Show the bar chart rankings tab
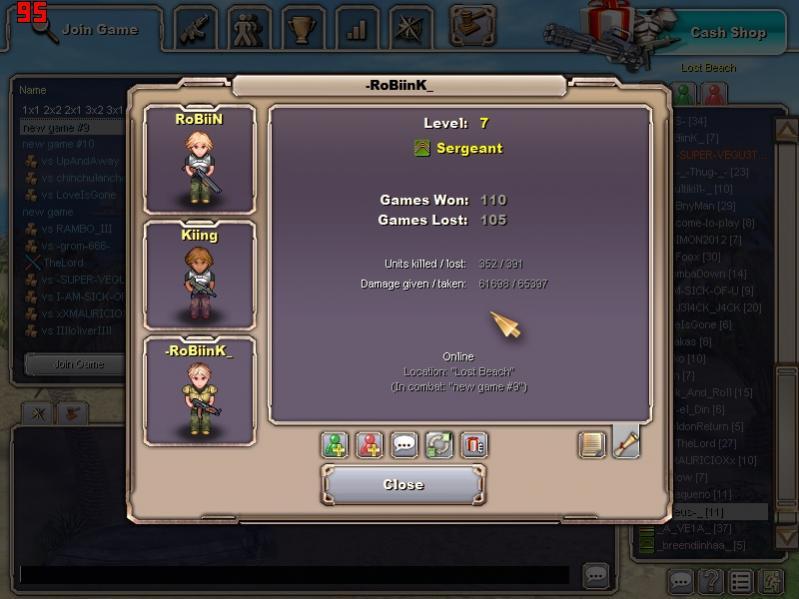Screen dimensions: 799x599 point(357,28)
